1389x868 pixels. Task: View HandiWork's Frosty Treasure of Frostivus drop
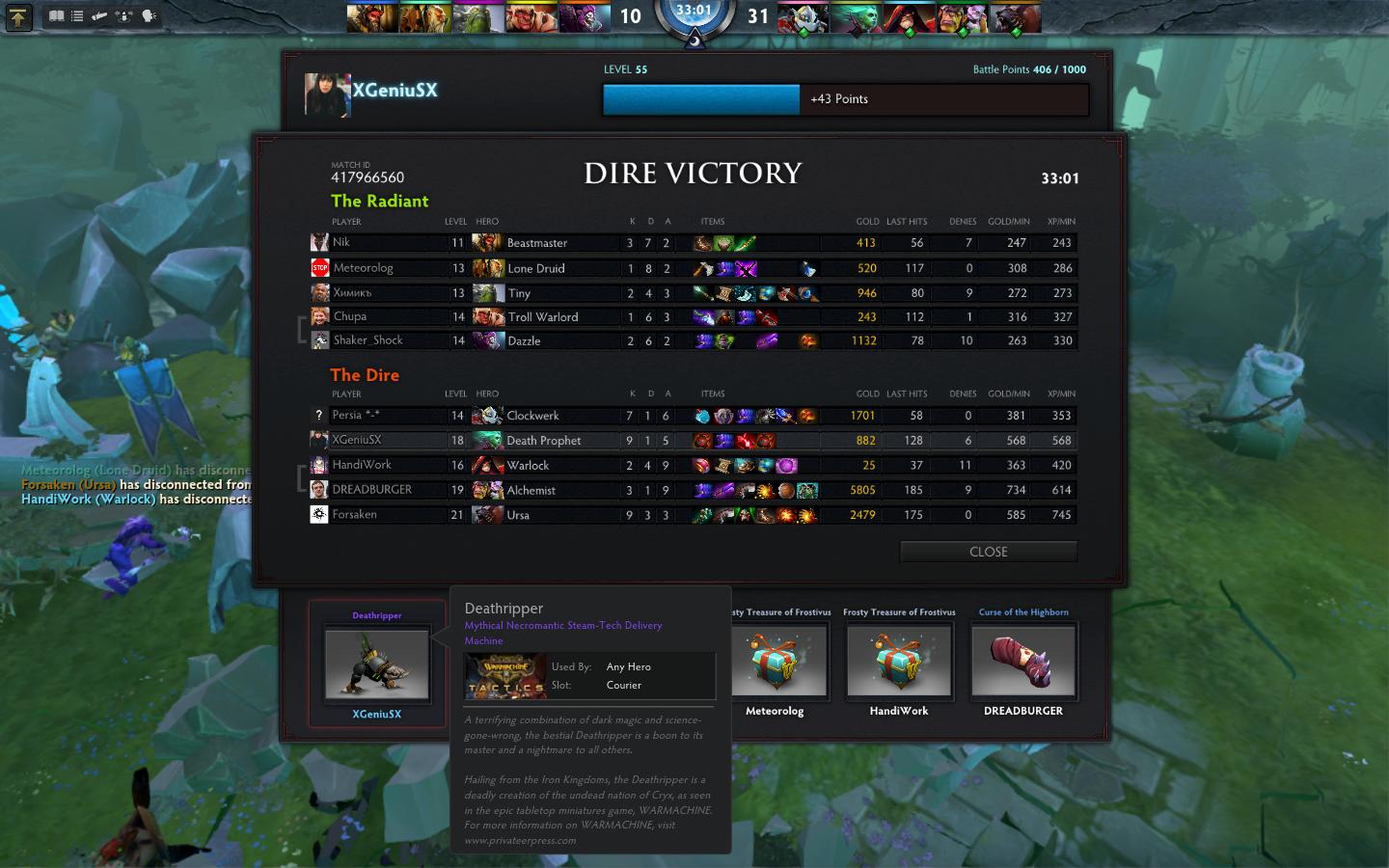click(899, 662)
